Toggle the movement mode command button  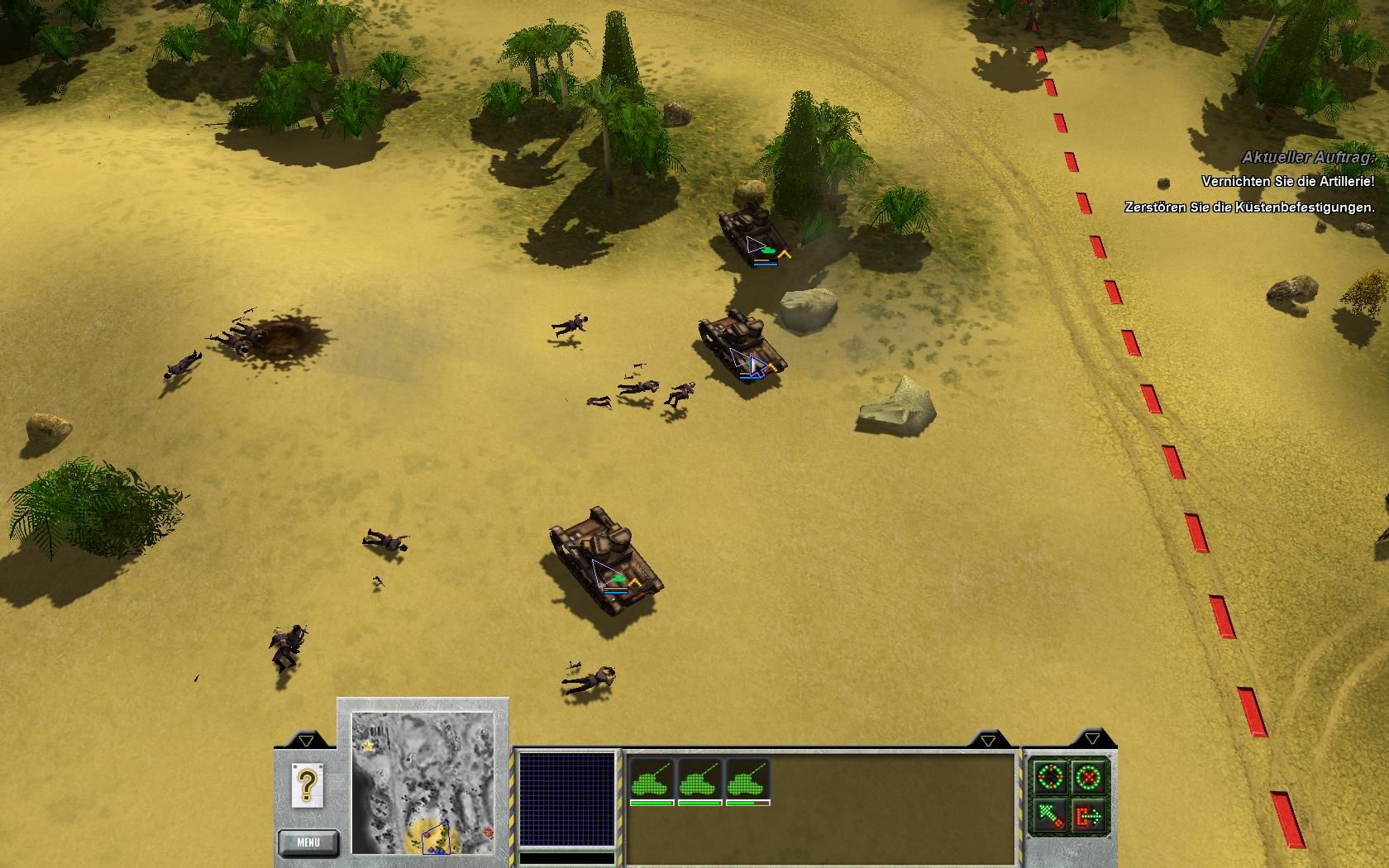[1048, 816]
